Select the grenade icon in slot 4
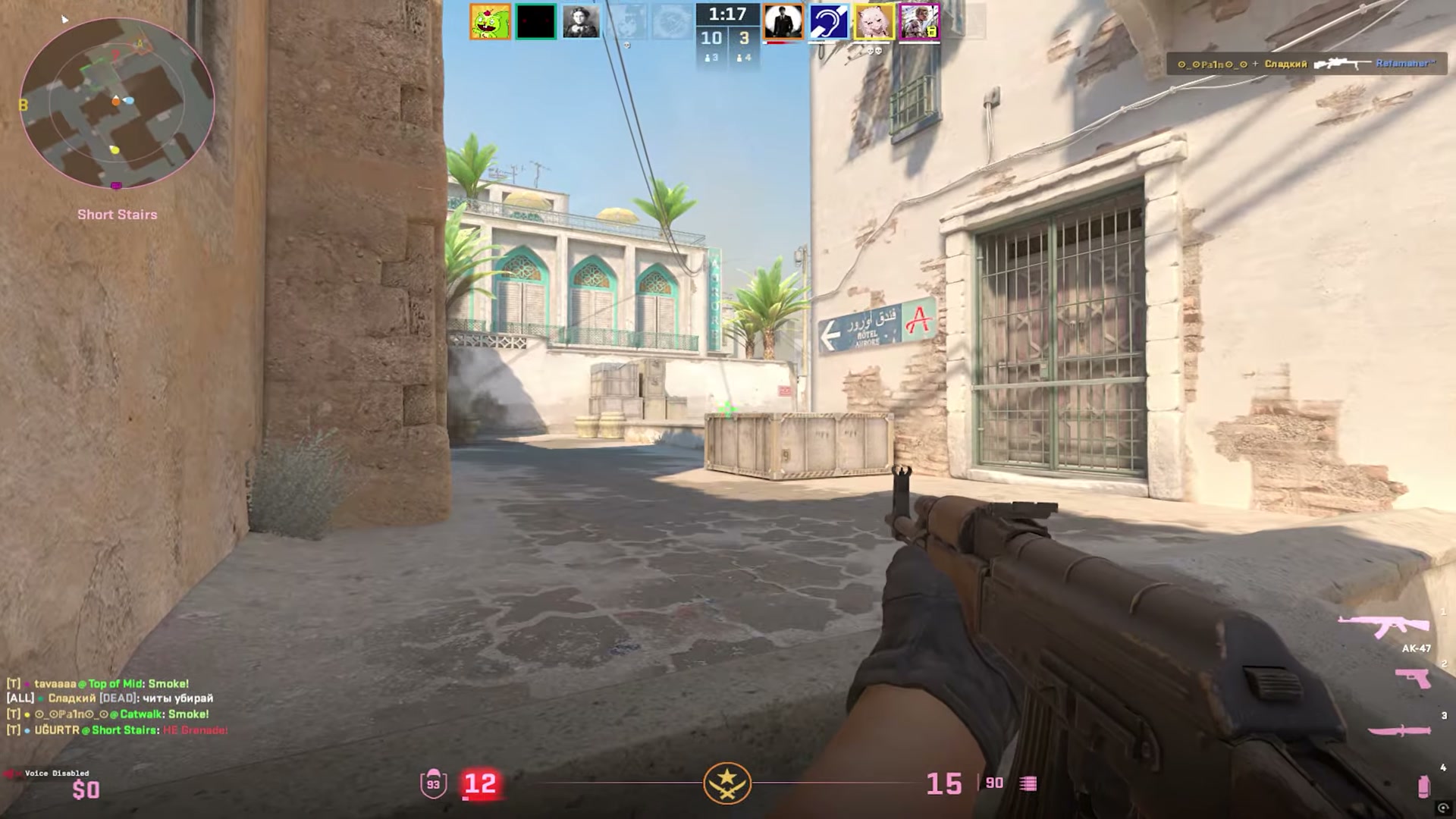Image resolution: width=1456 pixels, height=819 pixels. pos(1423,787)
